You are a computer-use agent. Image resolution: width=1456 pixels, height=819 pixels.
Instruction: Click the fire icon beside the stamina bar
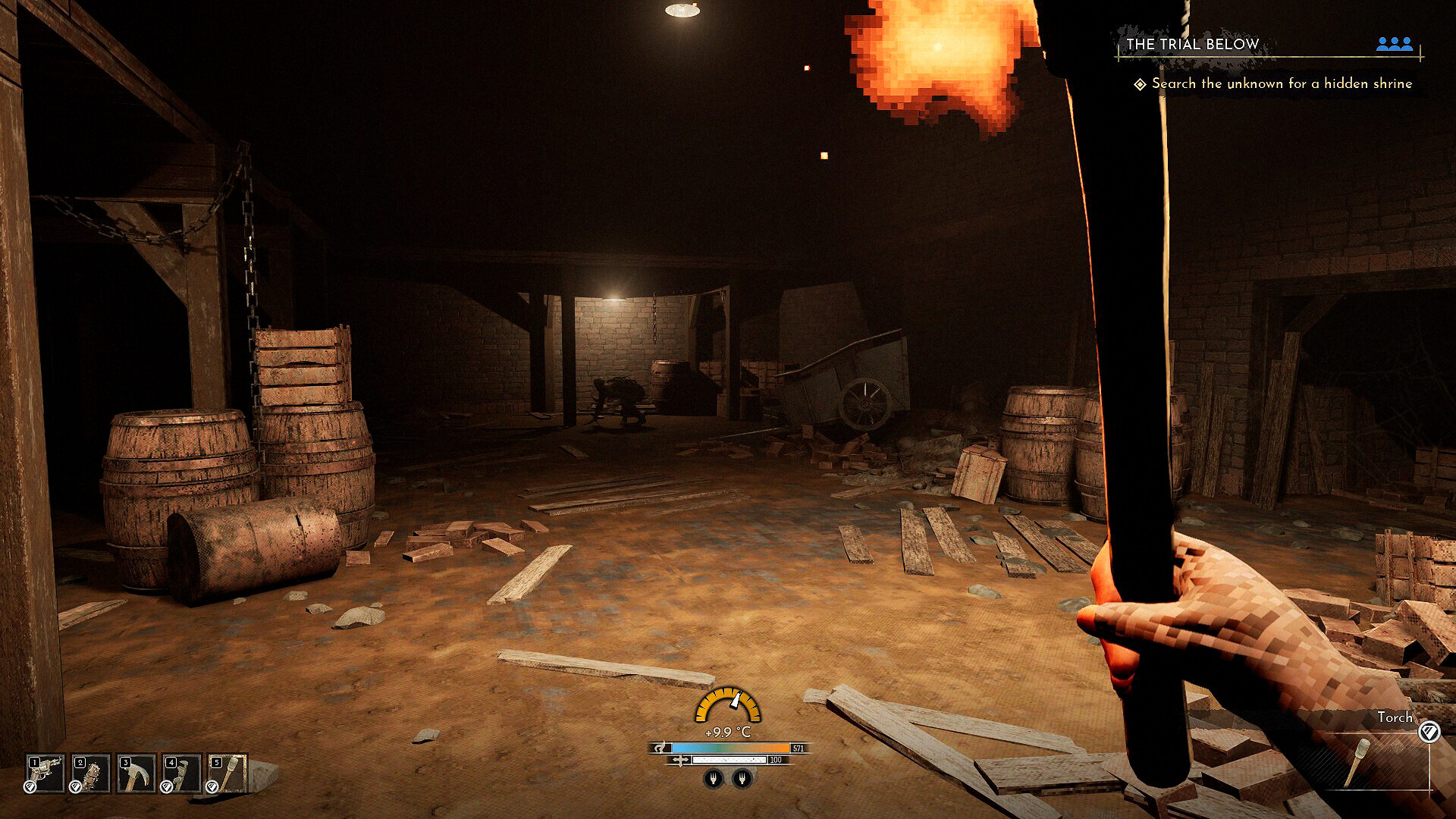click(x=659, y=748)
